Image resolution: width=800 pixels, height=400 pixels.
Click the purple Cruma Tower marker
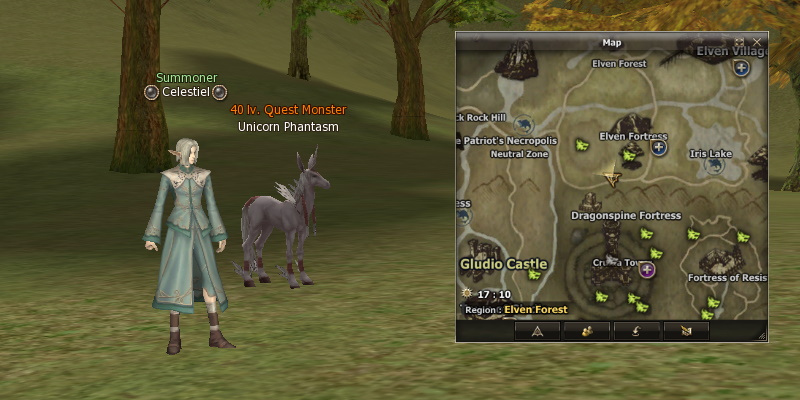click(x=648, y=270)
